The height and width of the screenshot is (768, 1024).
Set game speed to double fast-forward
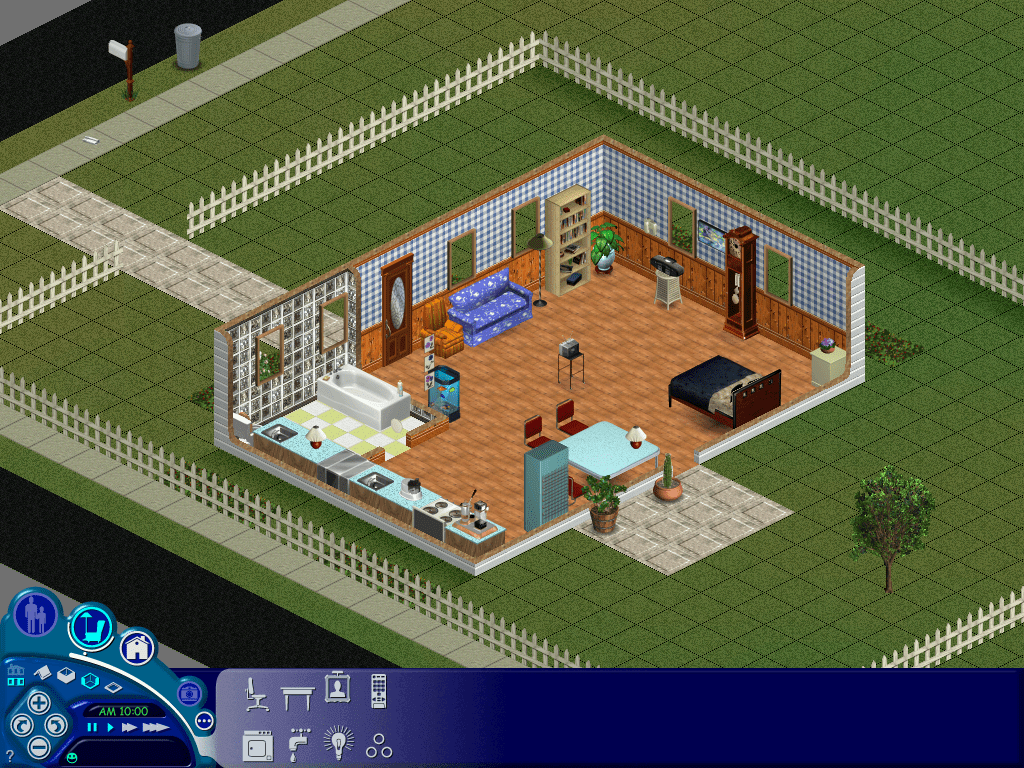coord(128,727)
